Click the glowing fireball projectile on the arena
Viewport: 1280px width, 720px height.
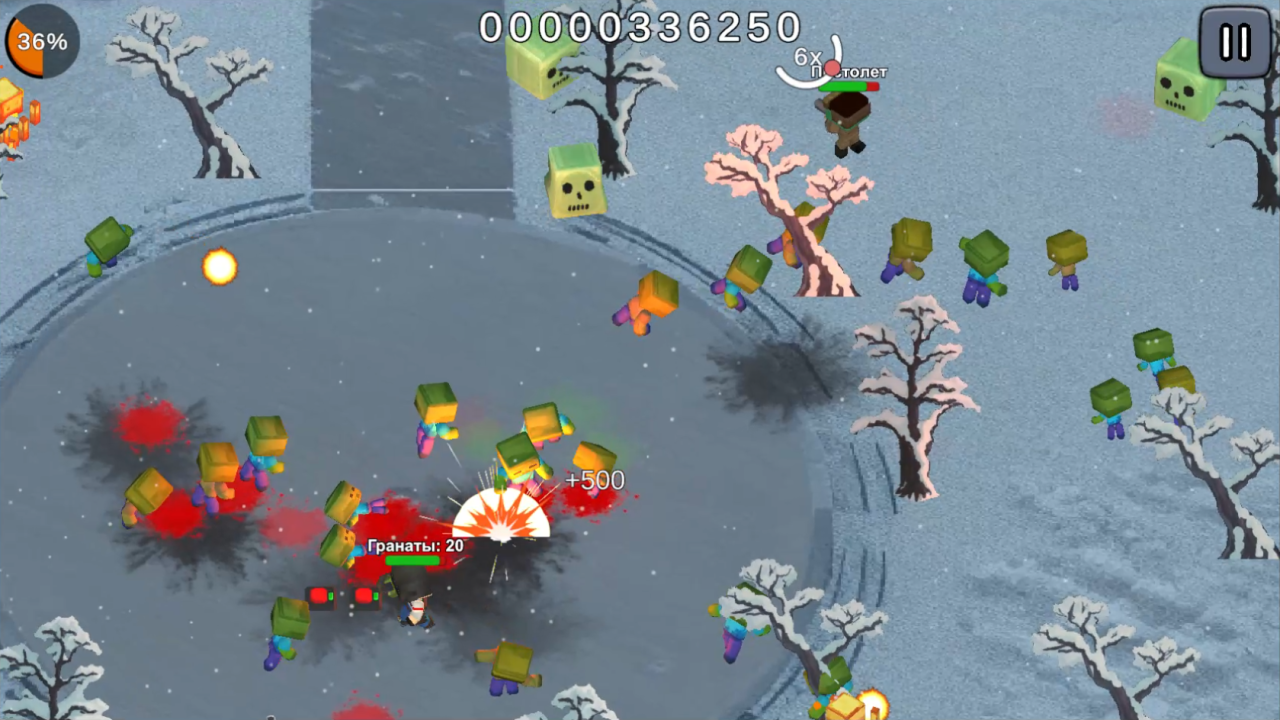point(218,266)
